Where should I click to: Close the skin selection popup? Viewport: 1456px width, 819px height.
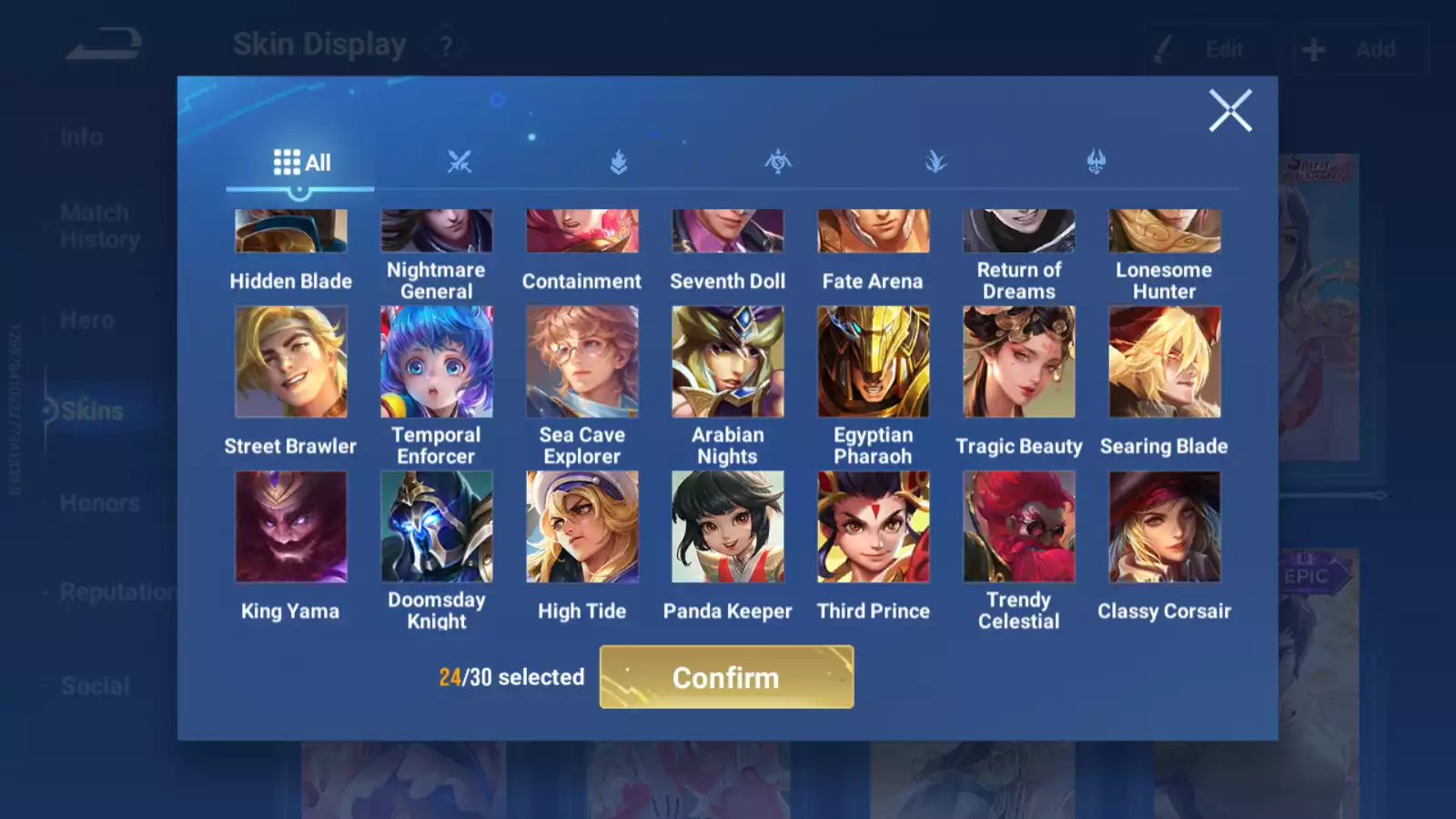1229,111
